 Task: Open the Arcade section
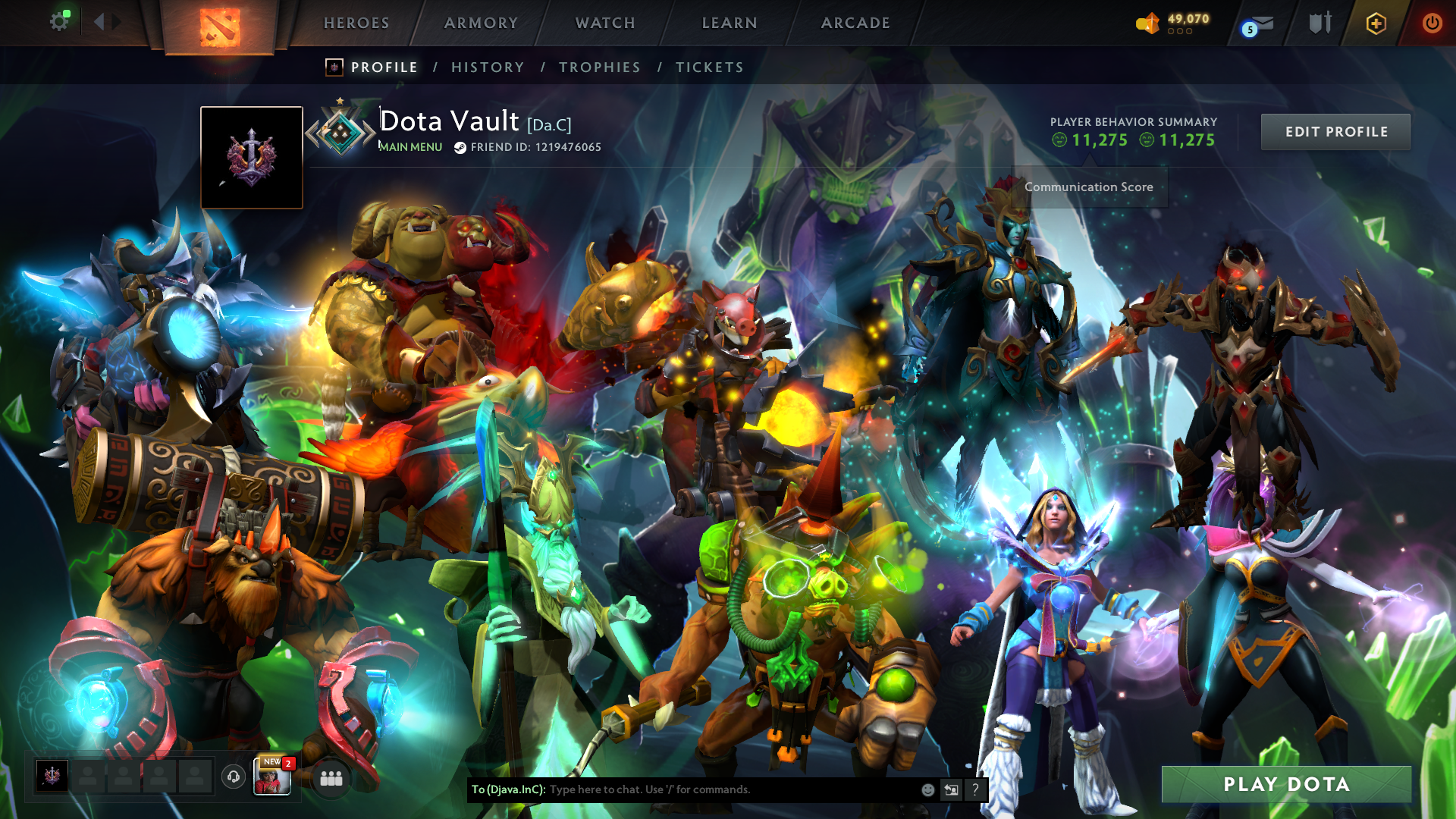coord(855,24)
